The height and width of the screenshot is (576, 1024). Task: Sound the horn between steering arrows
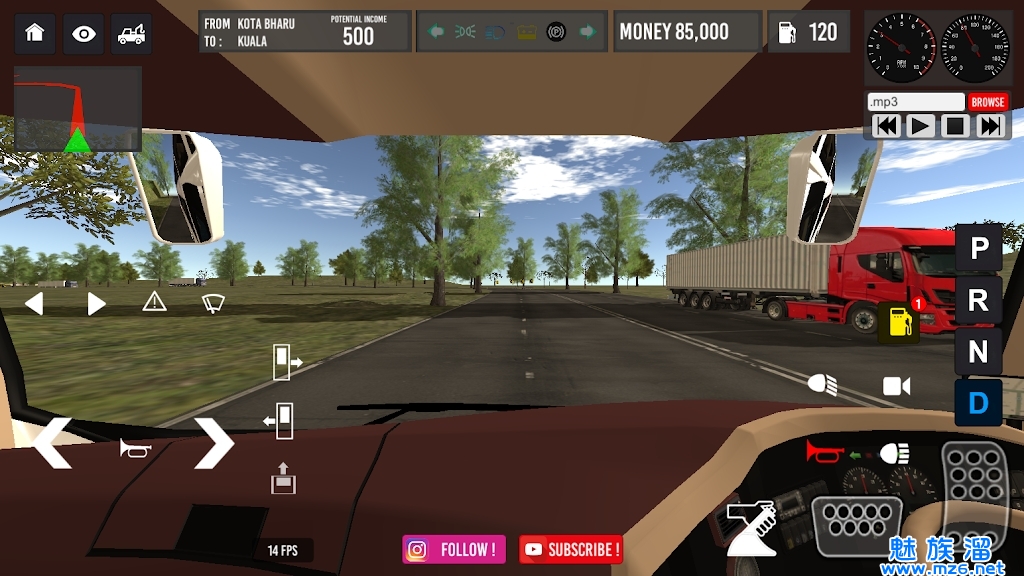pyautogui.click(x=134, y=448)
